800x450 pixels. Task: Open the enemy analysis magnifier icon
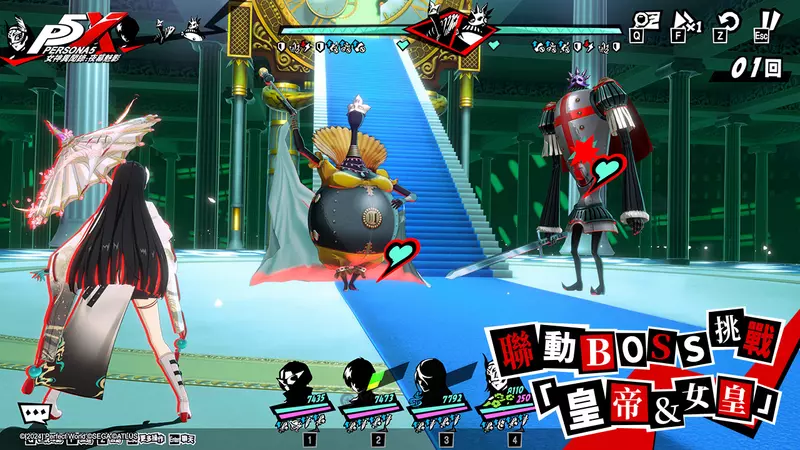[x=648, y=19]
